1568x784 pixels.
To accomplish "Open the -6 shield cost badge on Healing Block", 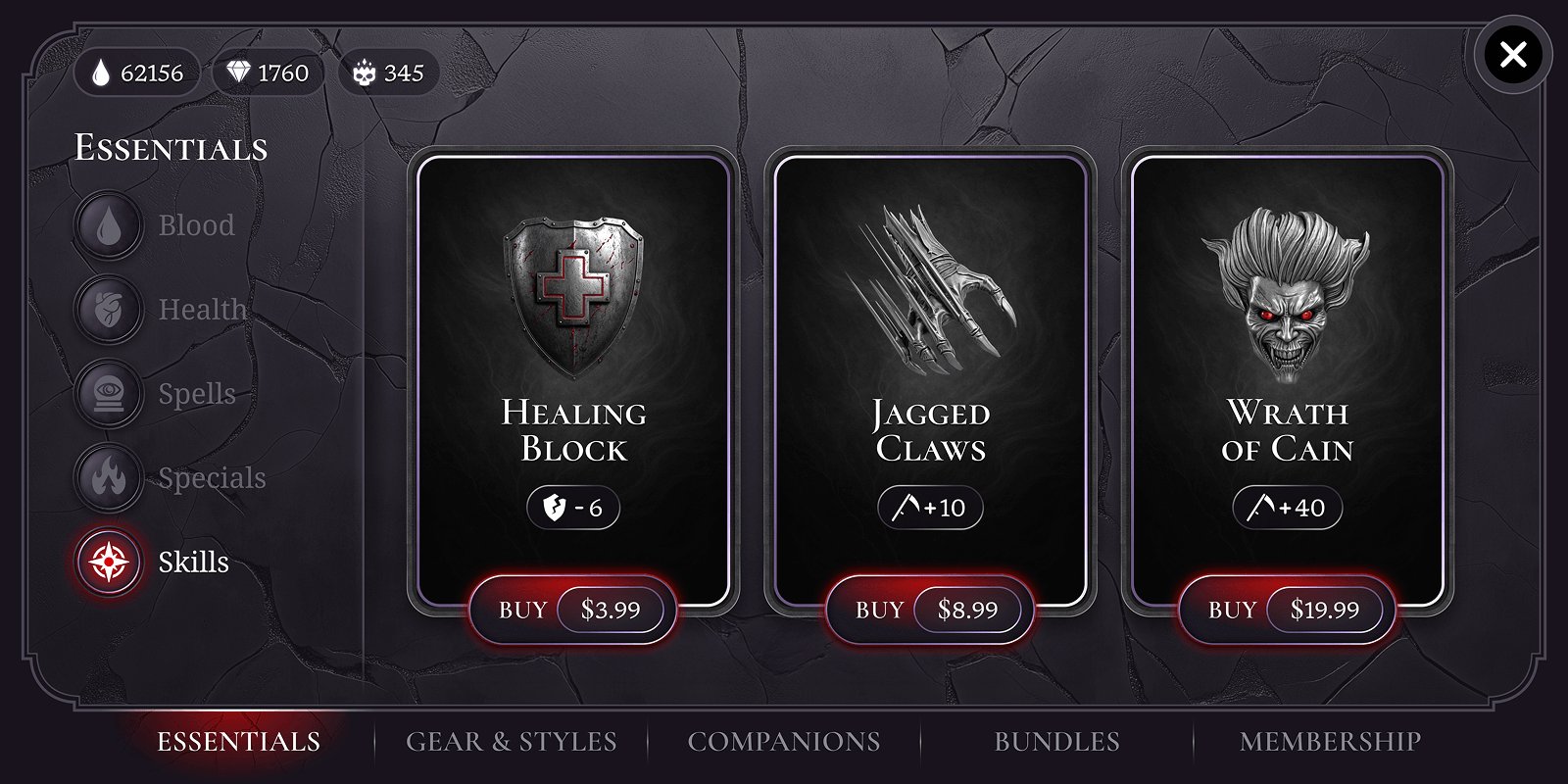I will [573, 508].
